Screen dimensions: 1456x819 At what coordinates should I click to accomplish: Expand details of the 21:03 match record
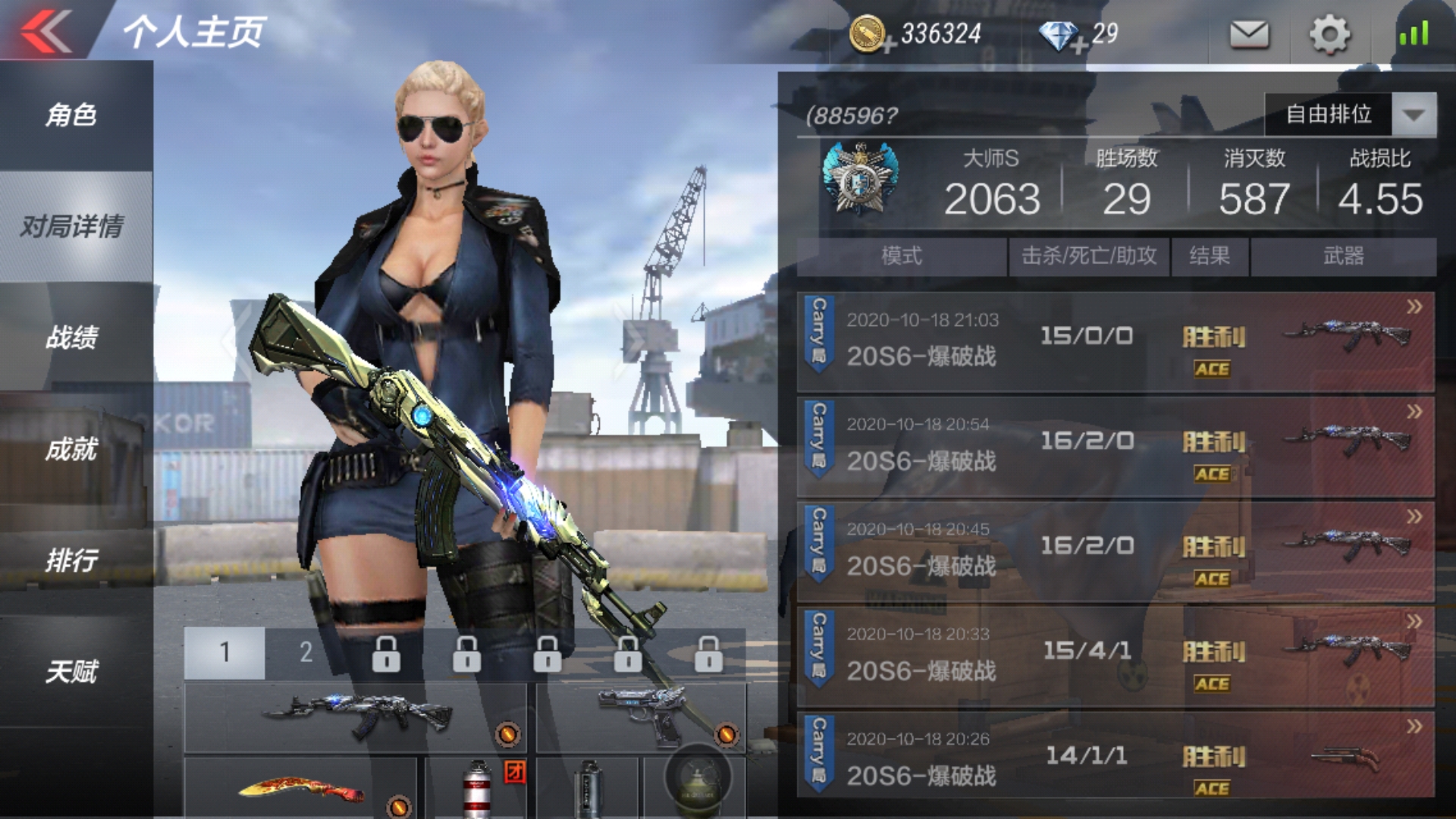coord(1415,308)
